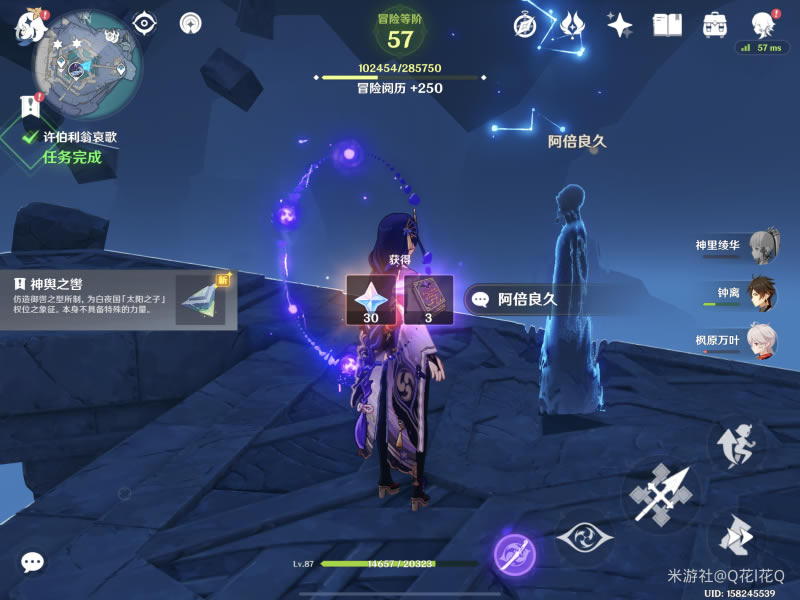
Task: Open the 神輿之辔 item notification
Action: (x=118, y=300)
